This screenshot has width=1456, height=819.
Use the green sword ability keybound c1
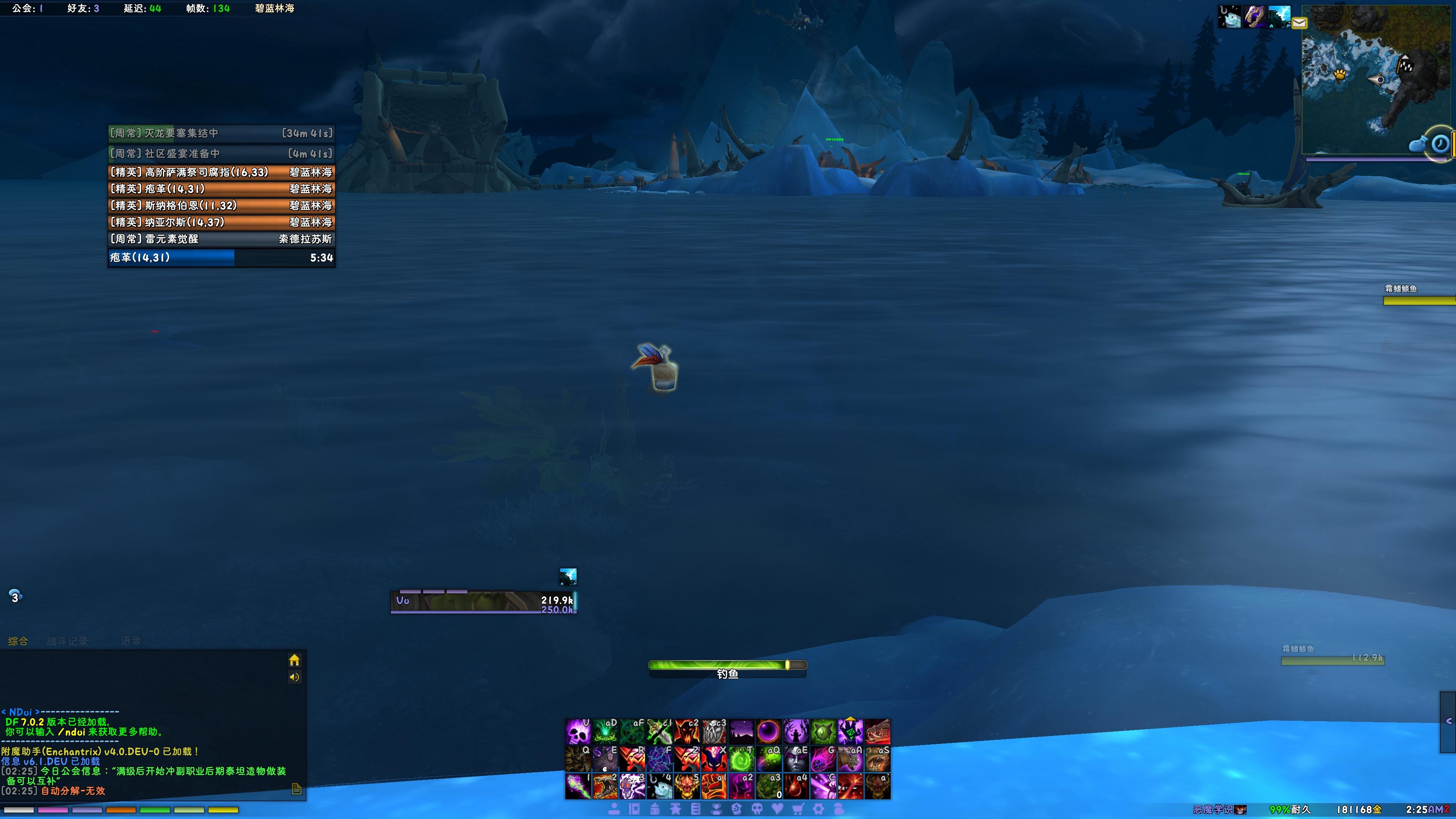pos(660,731)
